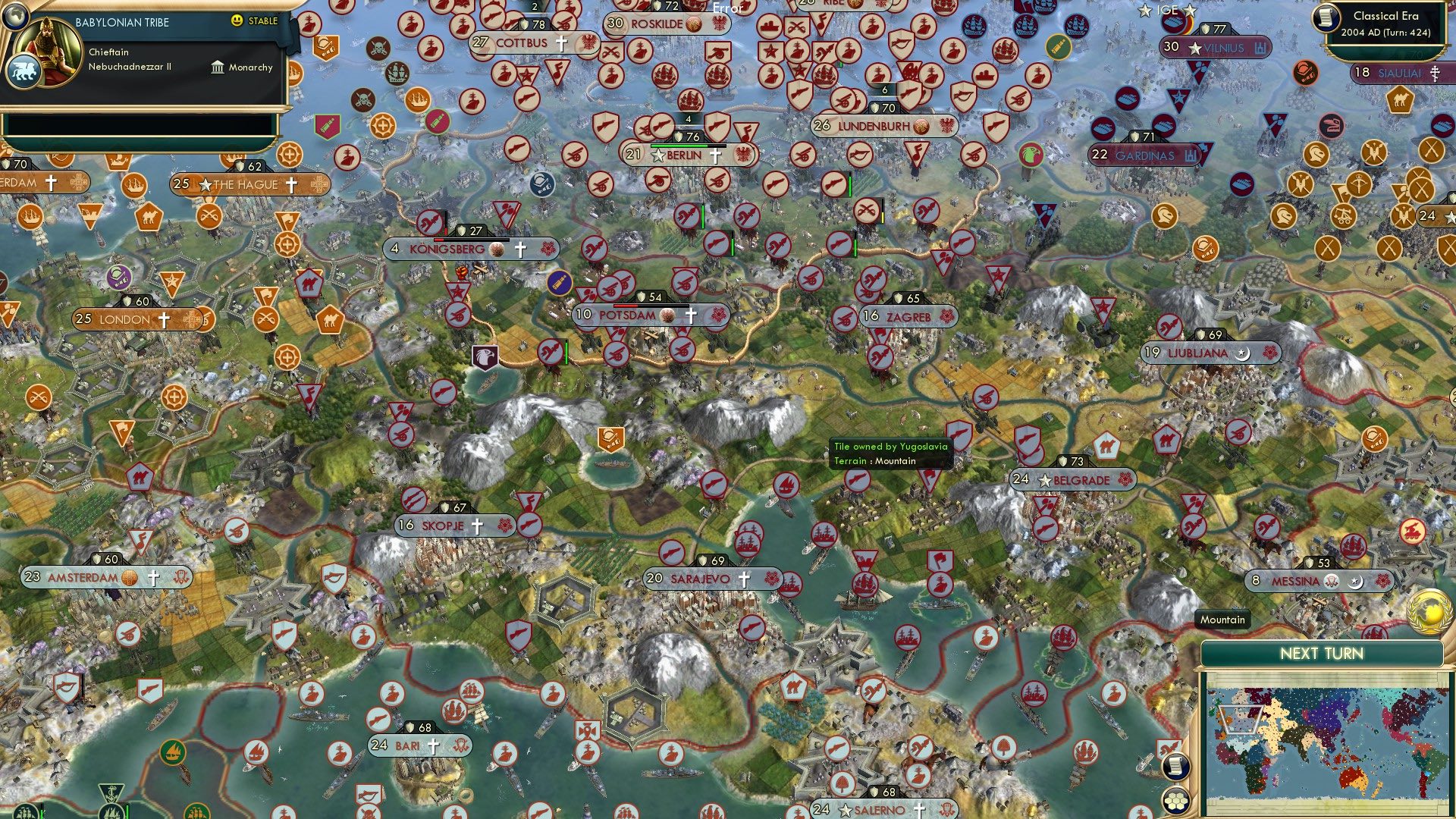Click the cross icon on Sarajevo's banner
Viewport: 1456px width, 819px height.
tap(744, 579)
